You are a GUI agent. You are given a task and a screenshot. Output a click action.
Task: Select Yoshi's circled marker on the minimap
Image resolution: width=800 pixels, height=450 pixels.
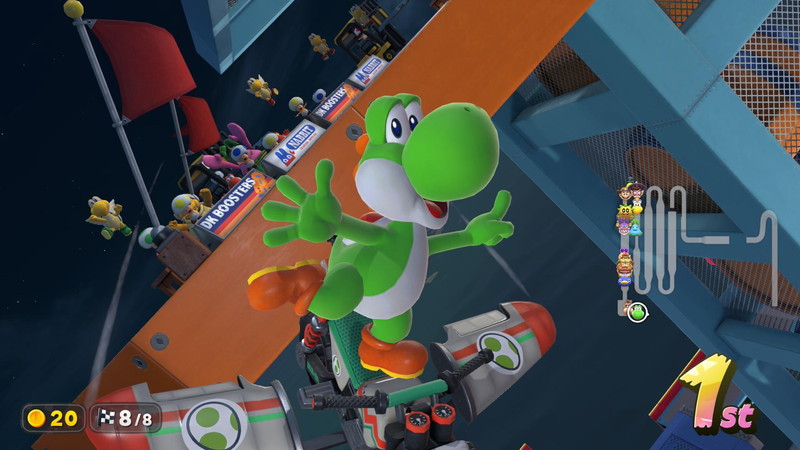click(x=637, y=312)
